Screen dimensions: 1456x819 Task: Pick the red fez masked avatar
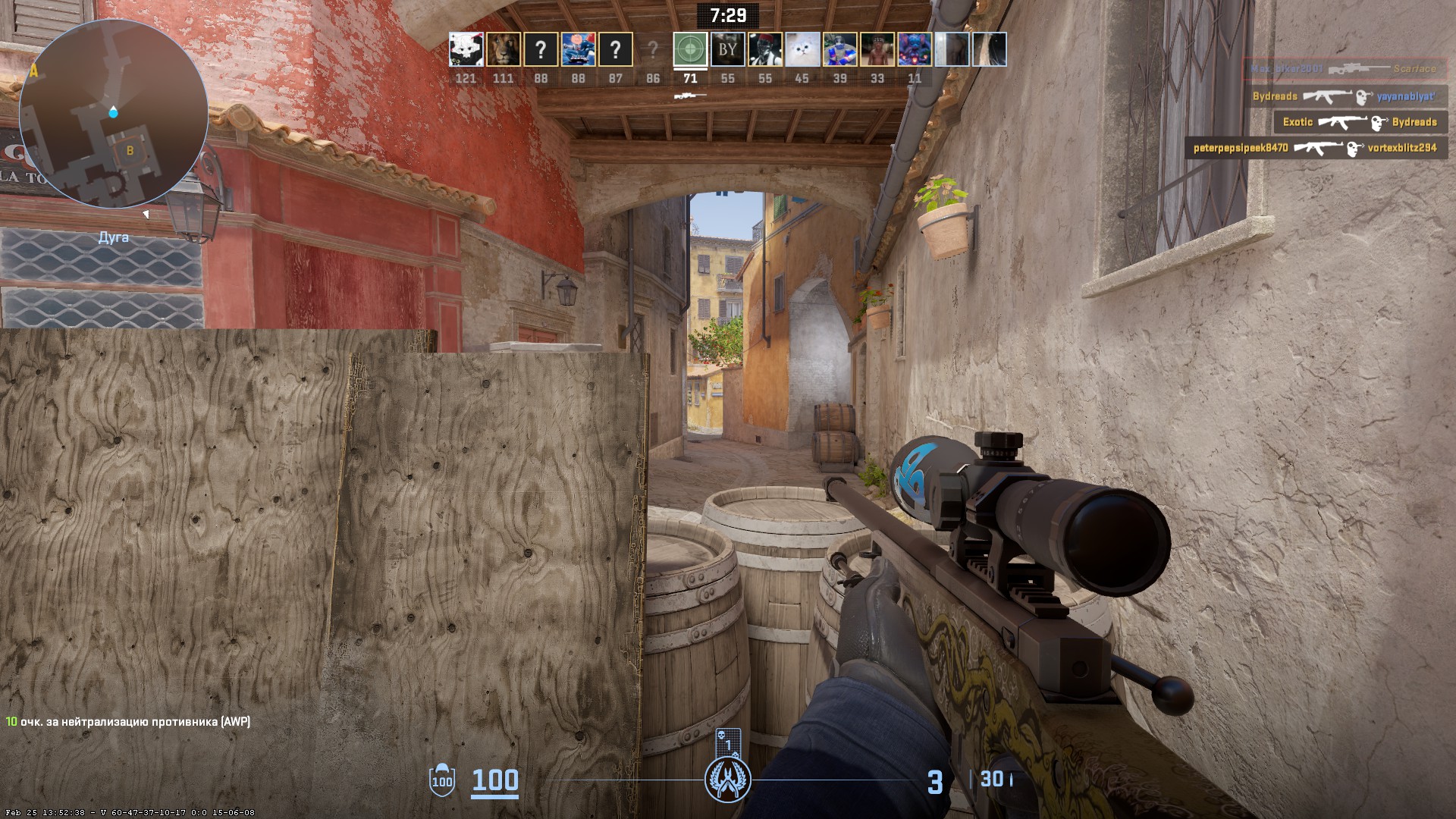[764, 50]
